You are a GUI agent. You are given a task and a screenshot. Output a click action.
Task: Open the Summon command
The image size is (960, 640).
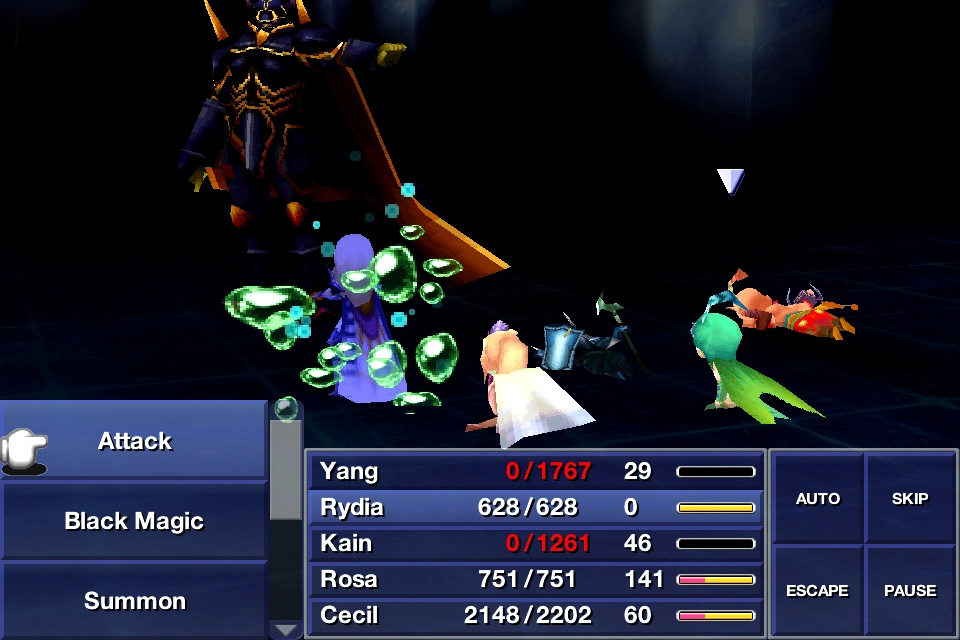[134, 601]
